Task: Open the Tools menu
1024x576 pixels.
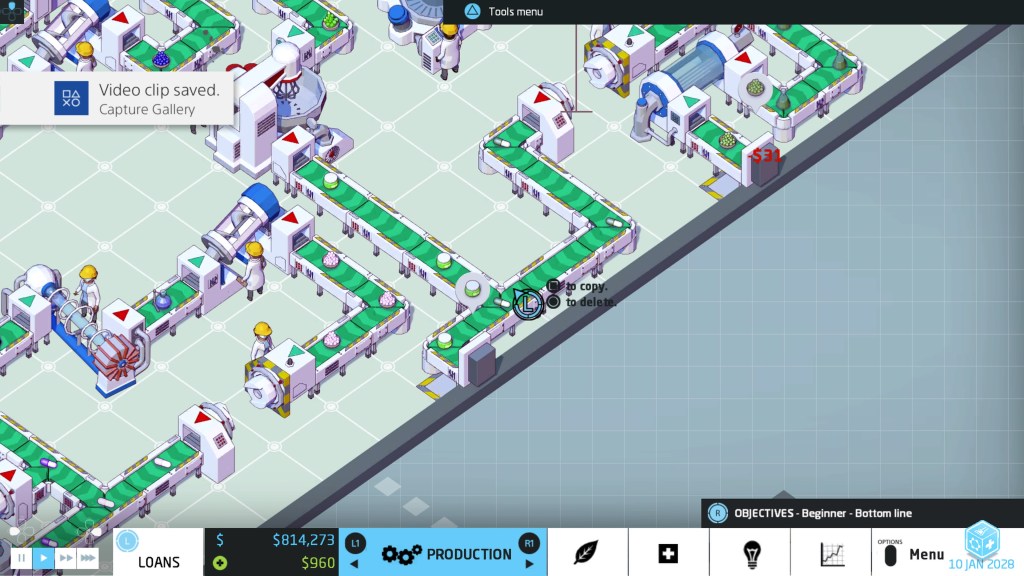Action: [x=505, y=12]
